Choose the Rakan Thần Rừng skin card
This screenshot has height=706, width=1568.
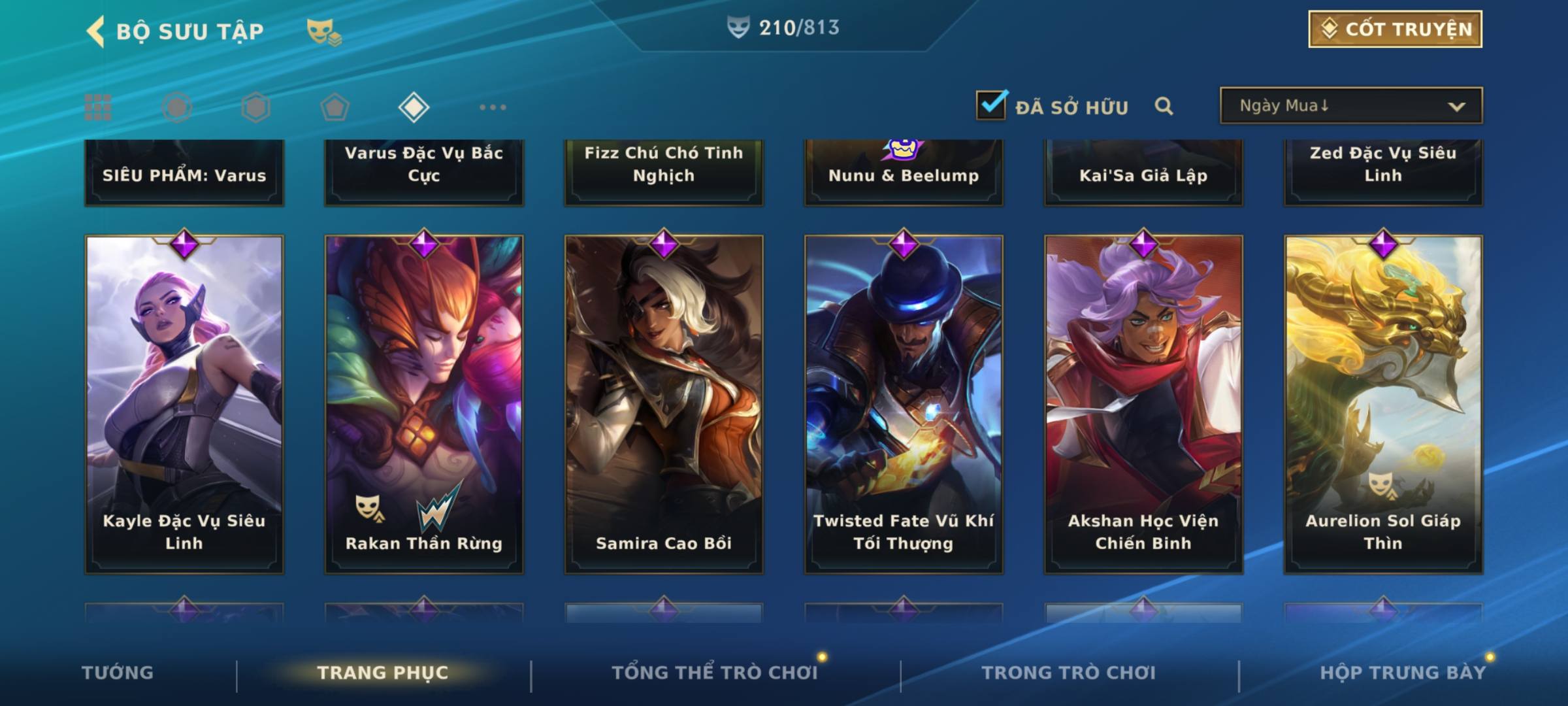coord(424,404)
